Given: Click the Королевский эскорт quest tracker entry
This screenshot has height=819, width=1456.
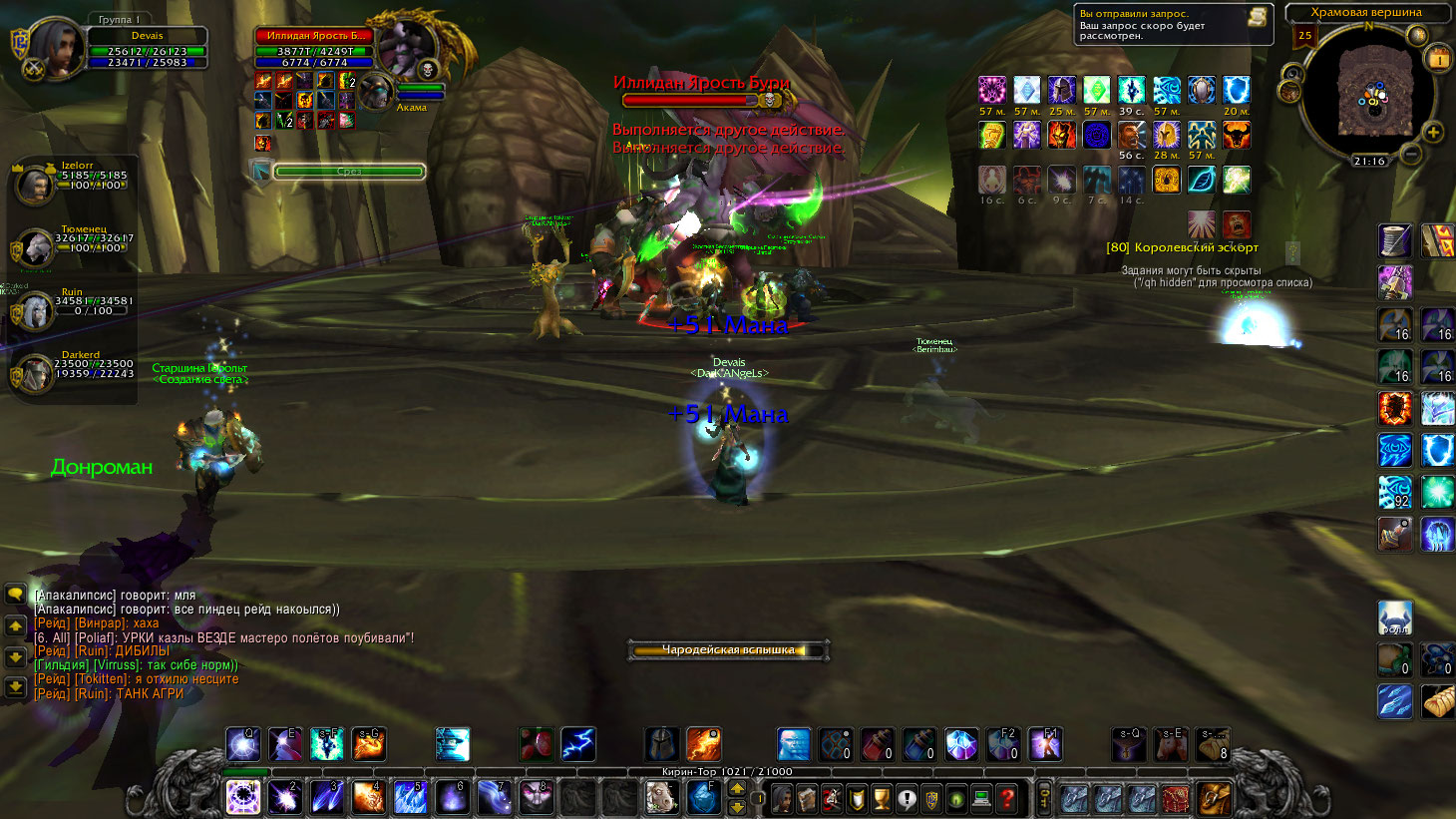Looking at the screenshot, I should pos(1183,247).
